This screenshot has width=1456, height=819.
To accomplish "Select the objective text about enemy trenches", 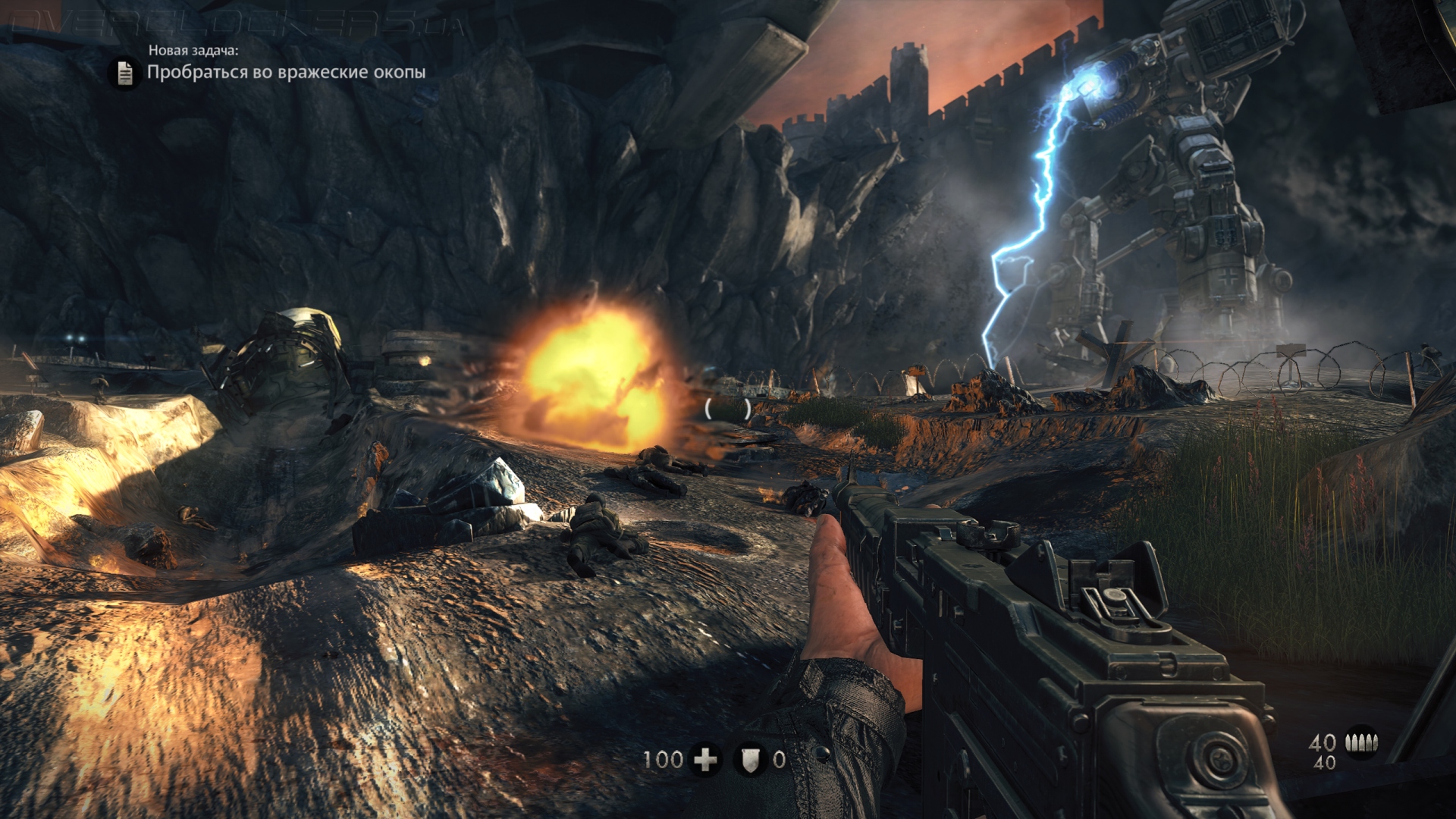I will 286,72.
